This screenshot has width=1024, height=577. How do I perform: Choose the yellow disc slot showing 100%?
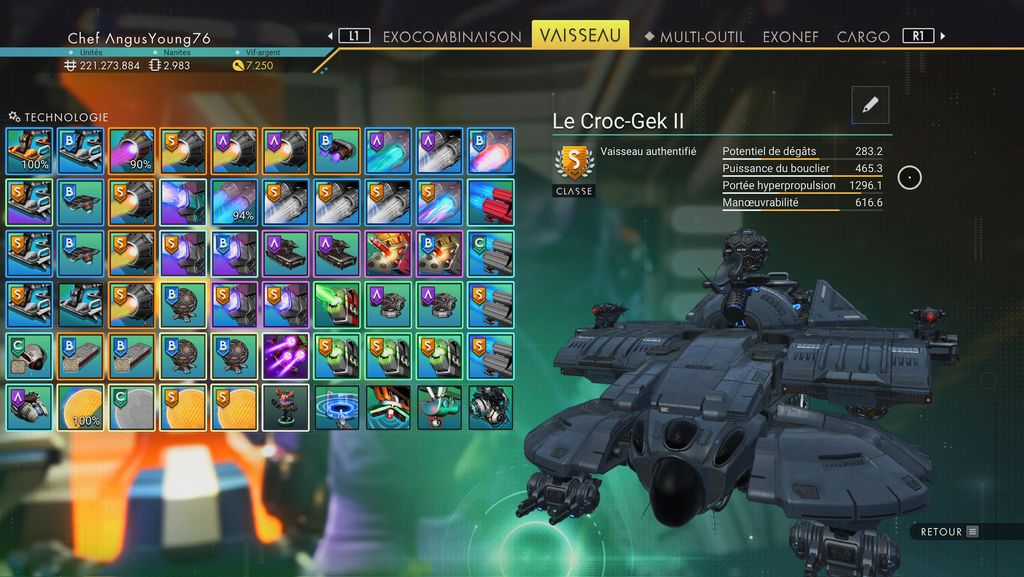(80, 408)
